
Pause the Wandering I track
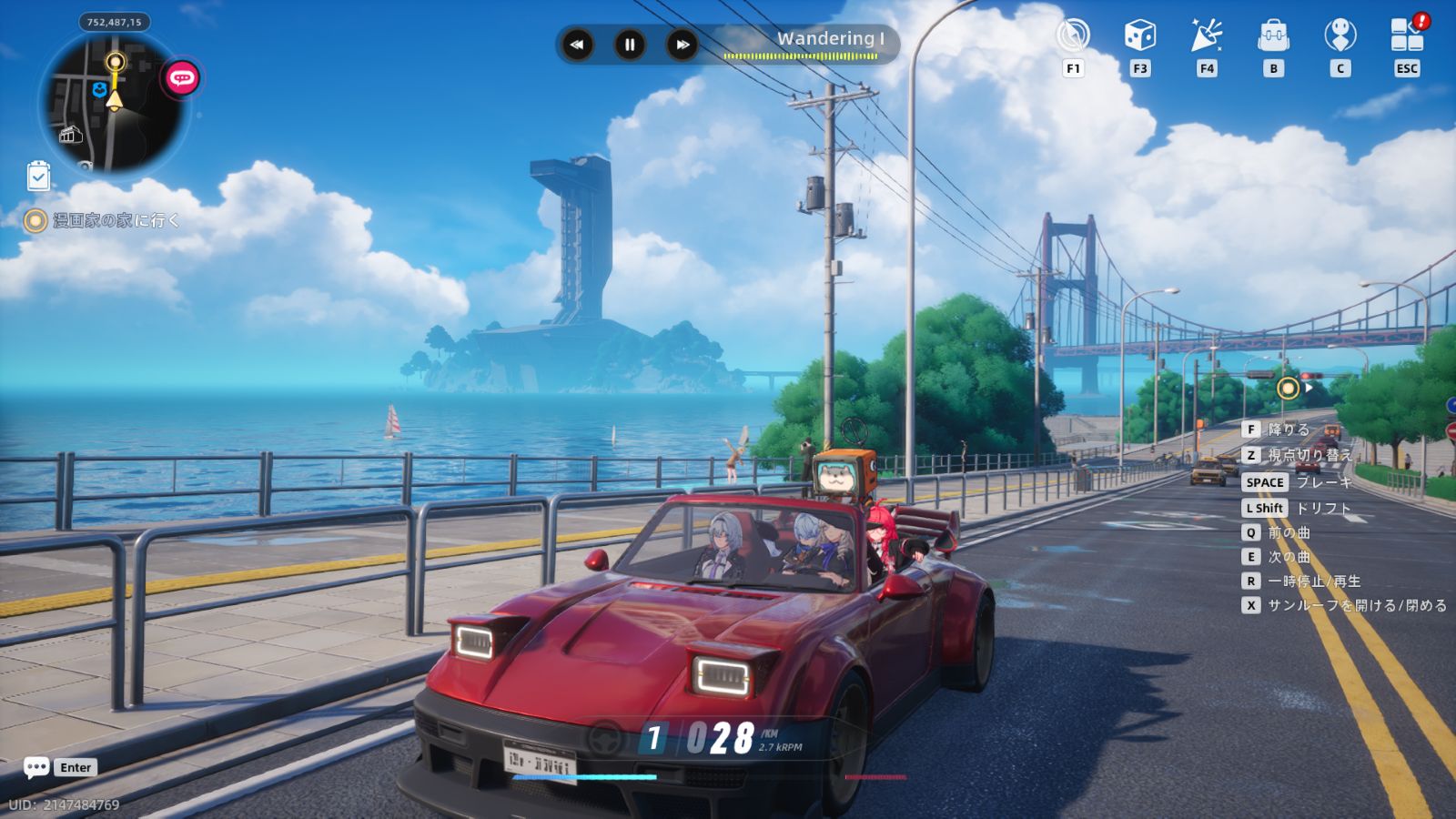[629, 44]
